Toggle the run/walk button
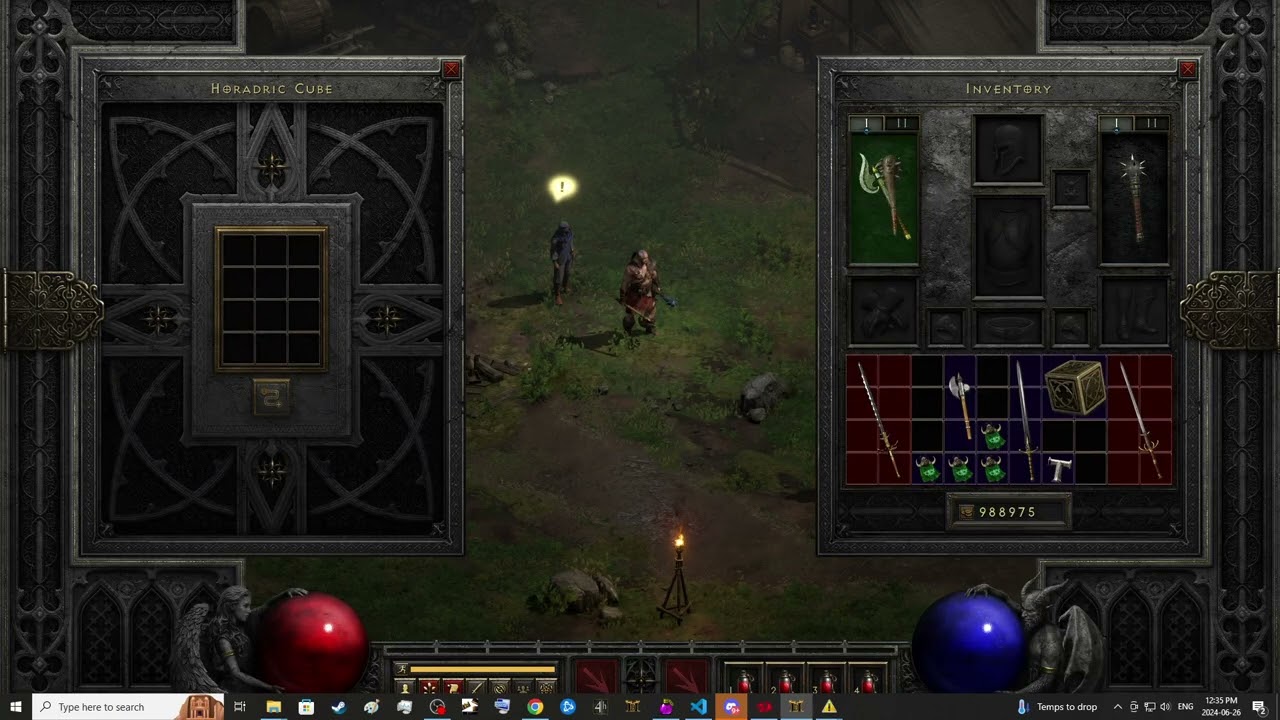 (x=404, y=669)
